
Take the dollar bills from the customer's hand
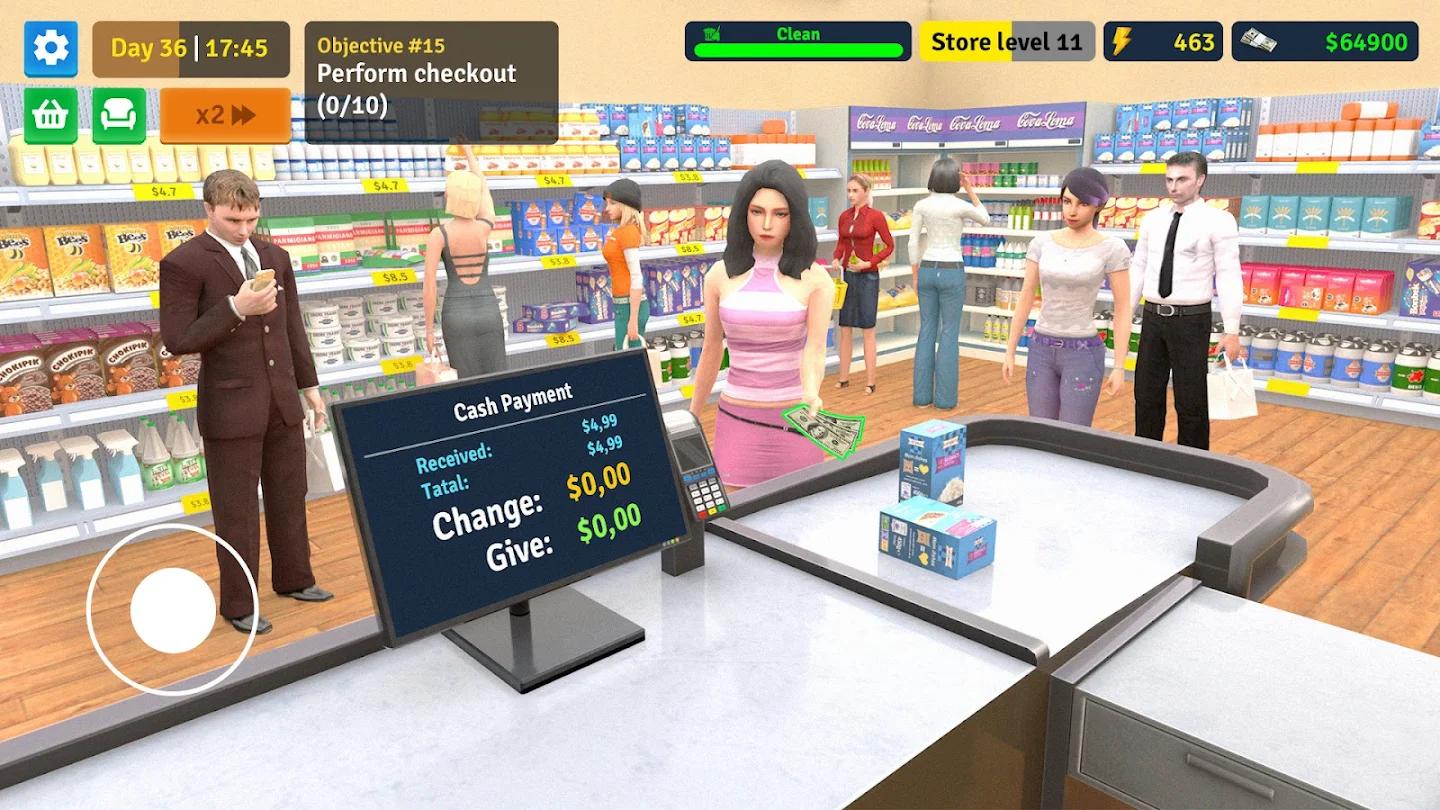[x=823, y=428]
